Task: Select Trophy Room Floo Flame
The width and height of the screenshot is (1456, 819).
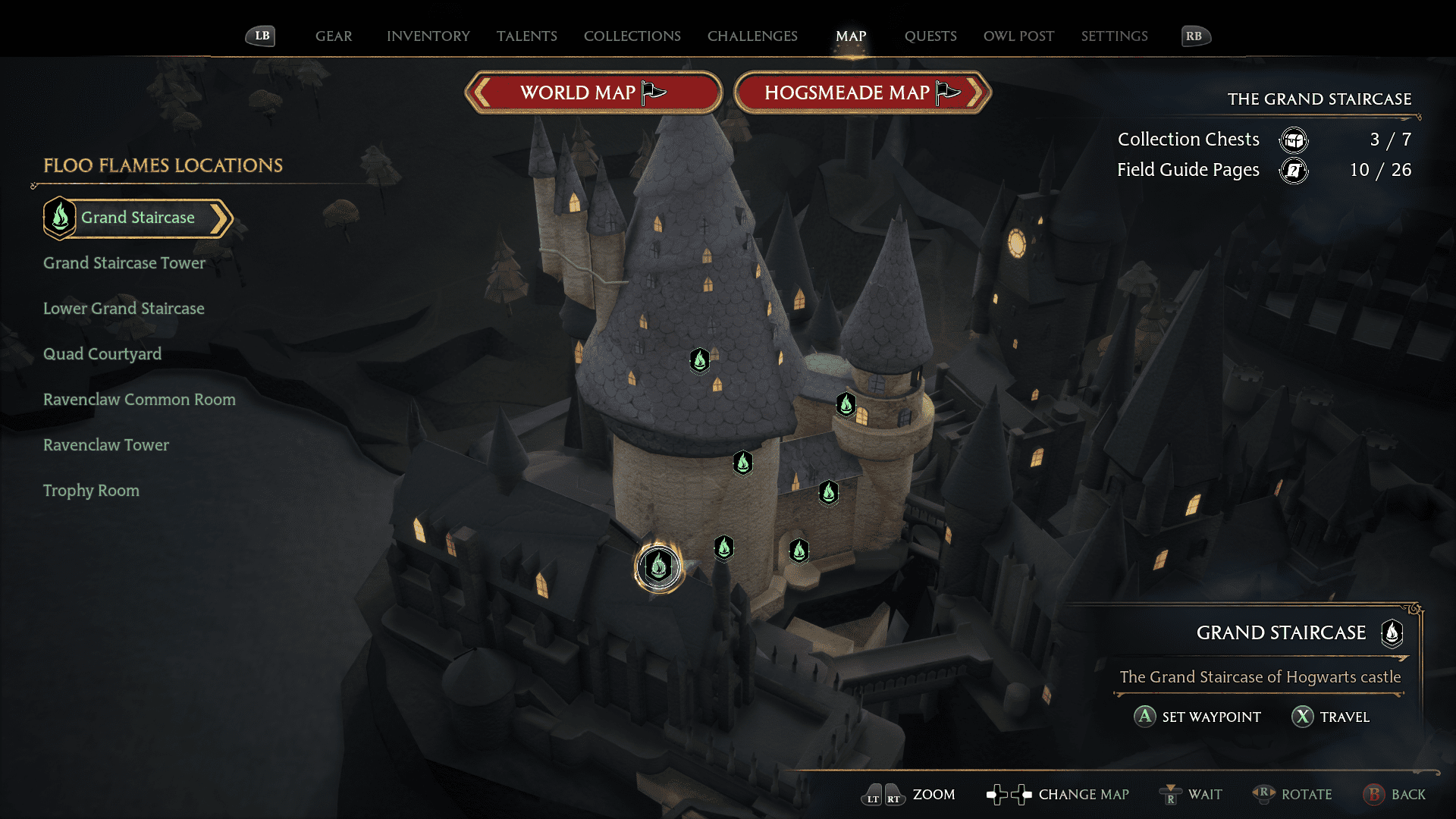Action: click(x=91, y=491)
